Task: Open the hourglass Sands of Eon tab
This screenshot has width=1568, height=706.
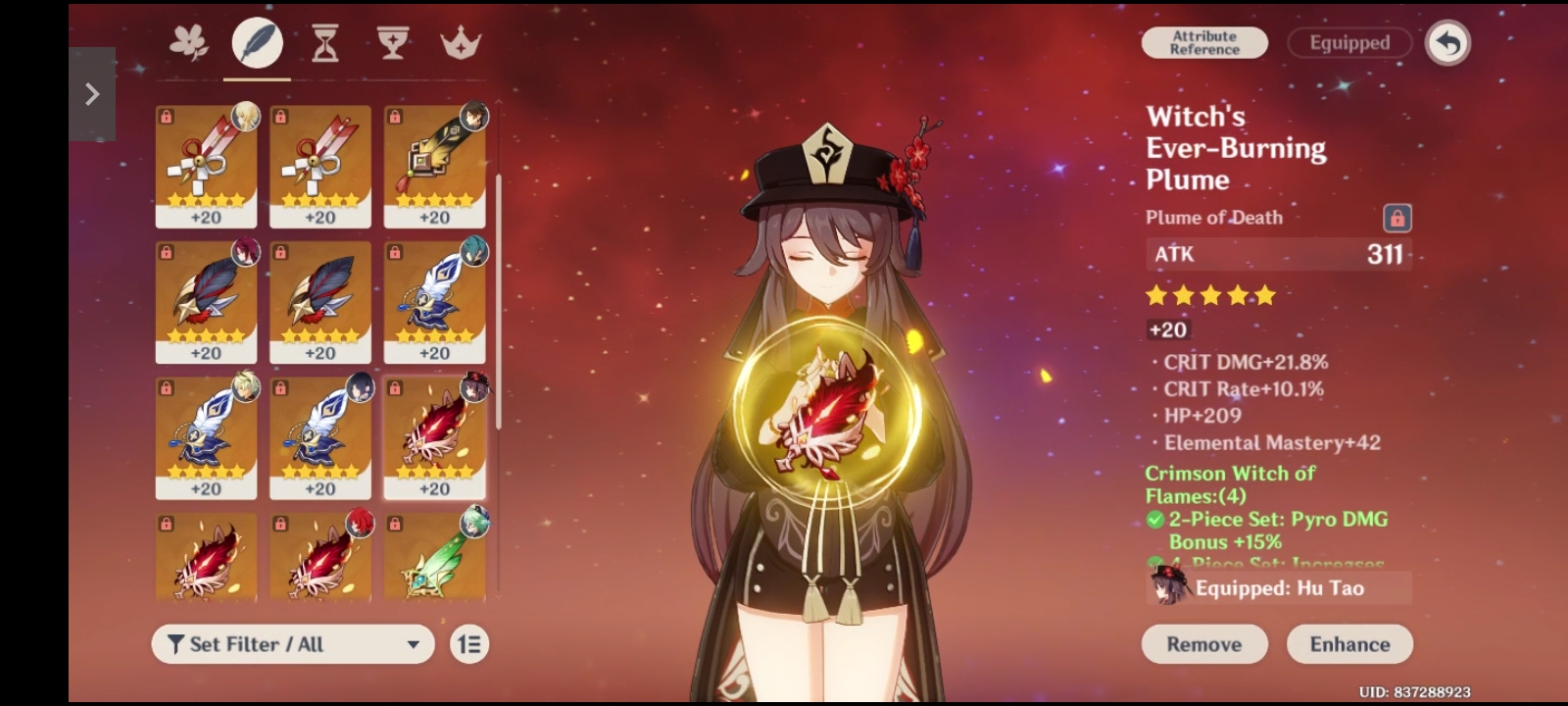Action: 323,43
